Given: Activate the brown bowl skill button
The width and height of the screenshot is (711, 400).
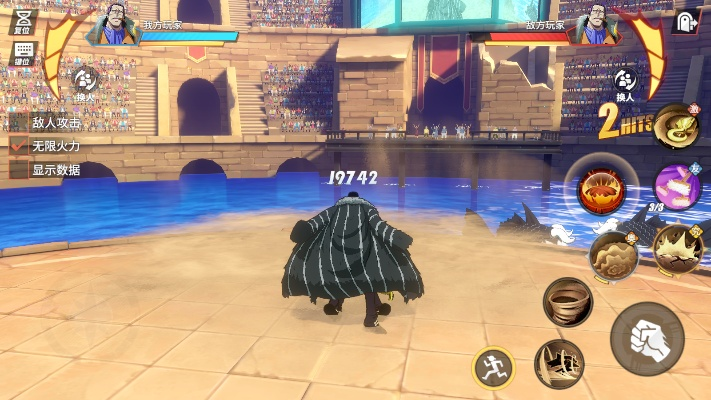Looking at the screenshot, I should pos(567,300).
